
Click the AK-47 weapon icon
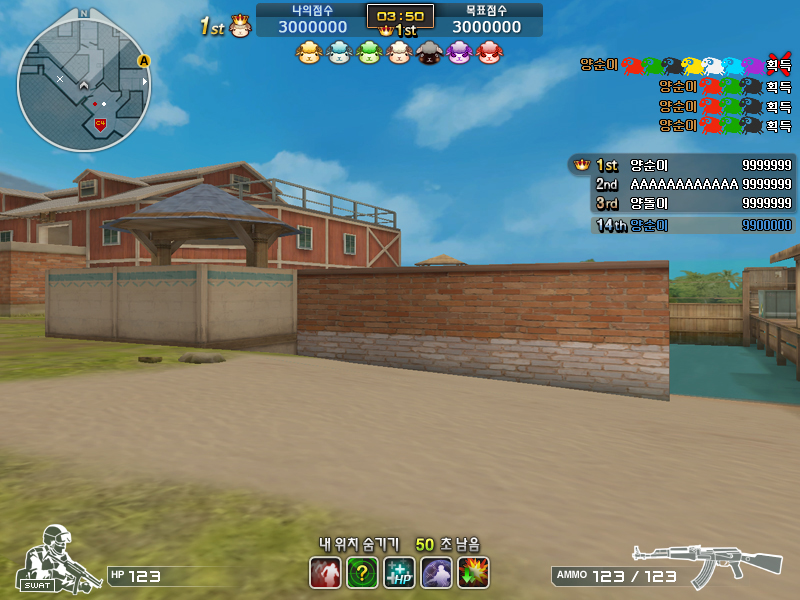(707, 565)
